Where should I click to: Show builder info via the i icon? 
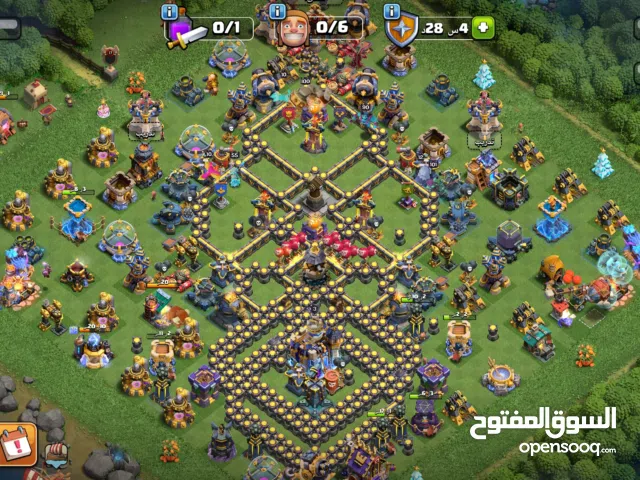click(x=278, y=13)
